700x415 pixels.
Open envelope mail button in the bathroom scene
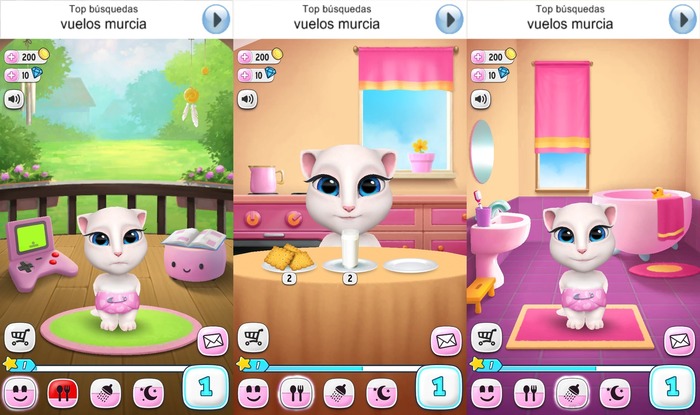680,341
